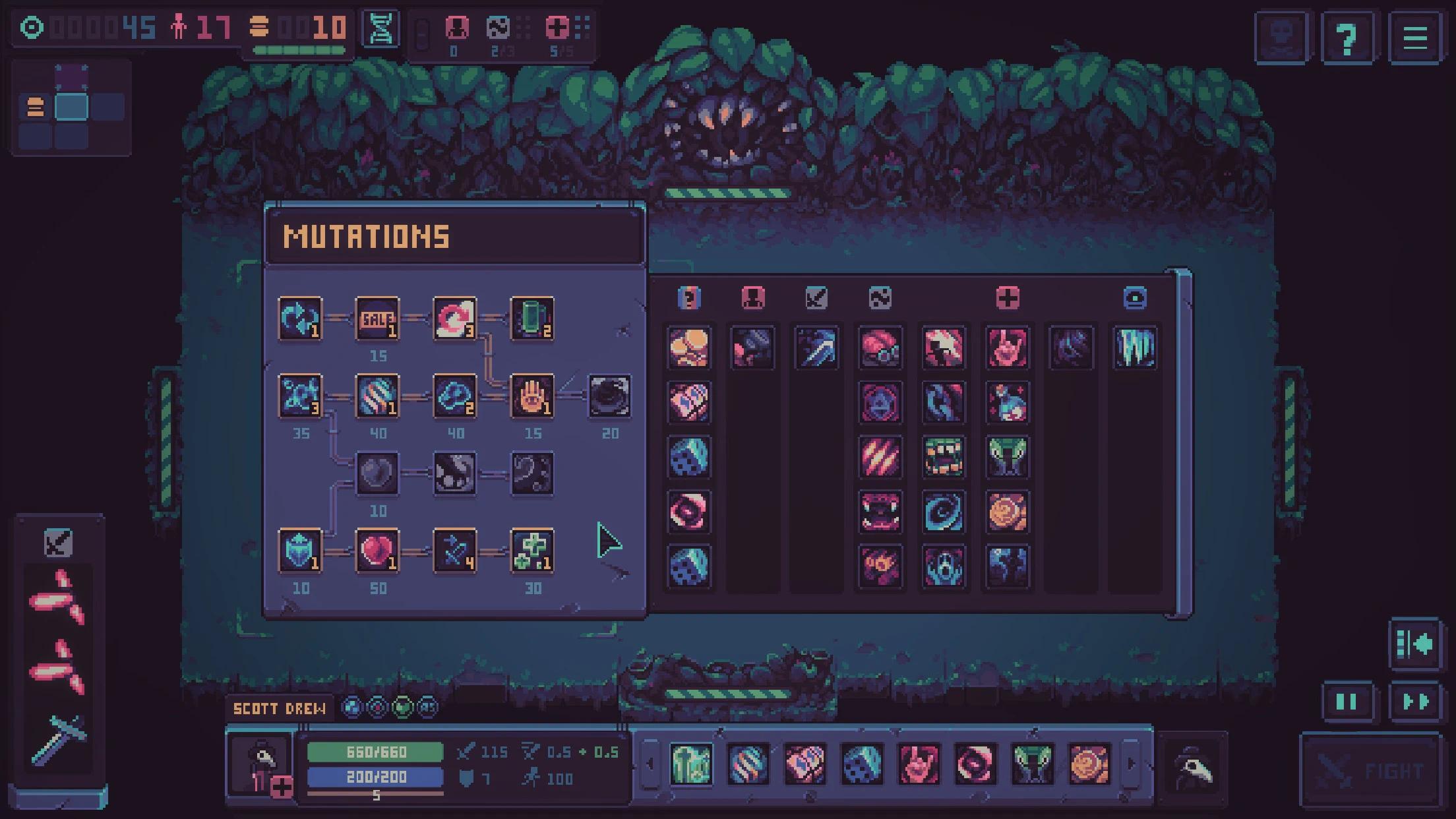Select the Scott Drew character portrait

click(262, 765)
